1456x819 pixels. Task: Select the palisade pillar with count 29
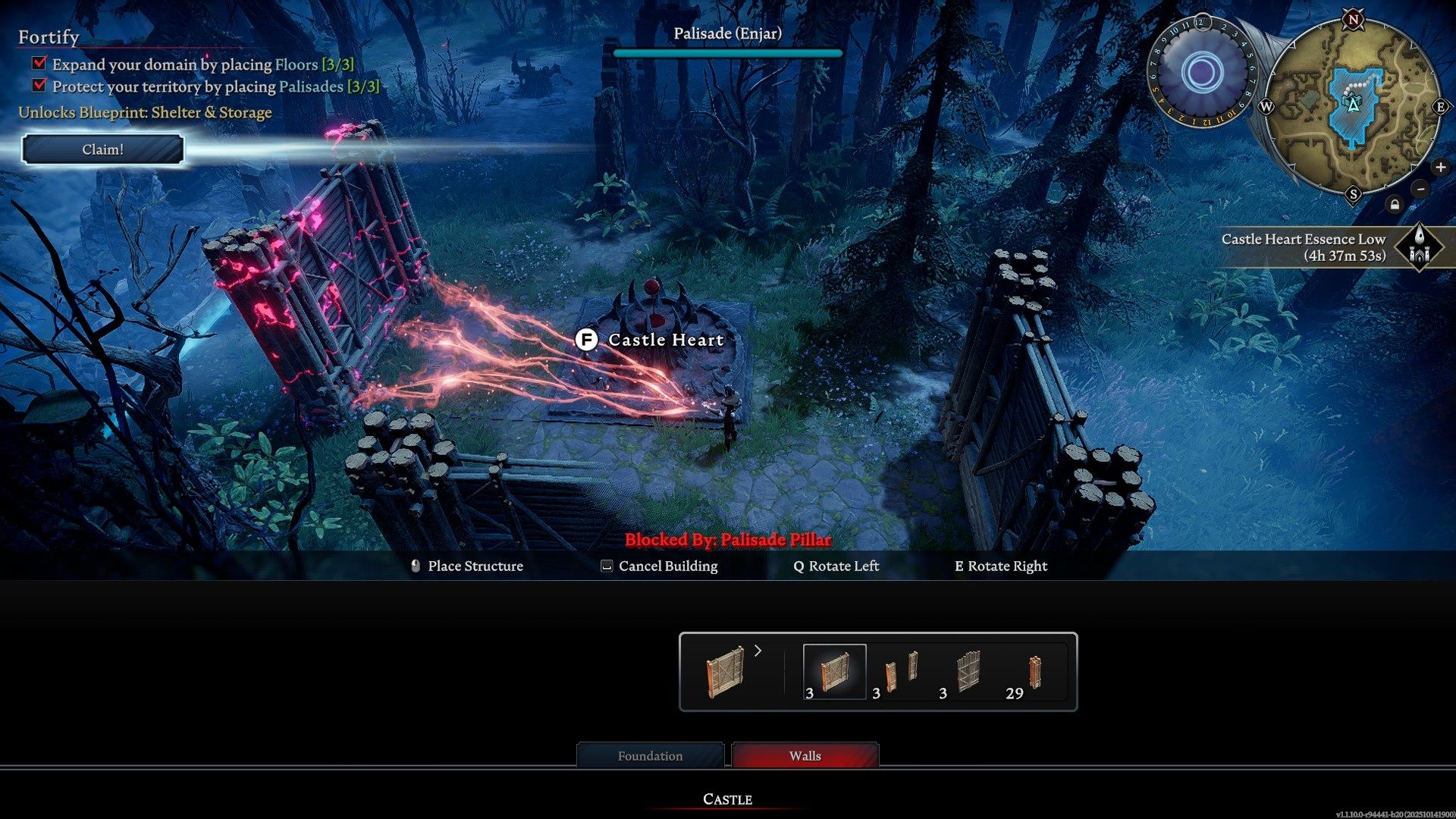point(1034,672)
